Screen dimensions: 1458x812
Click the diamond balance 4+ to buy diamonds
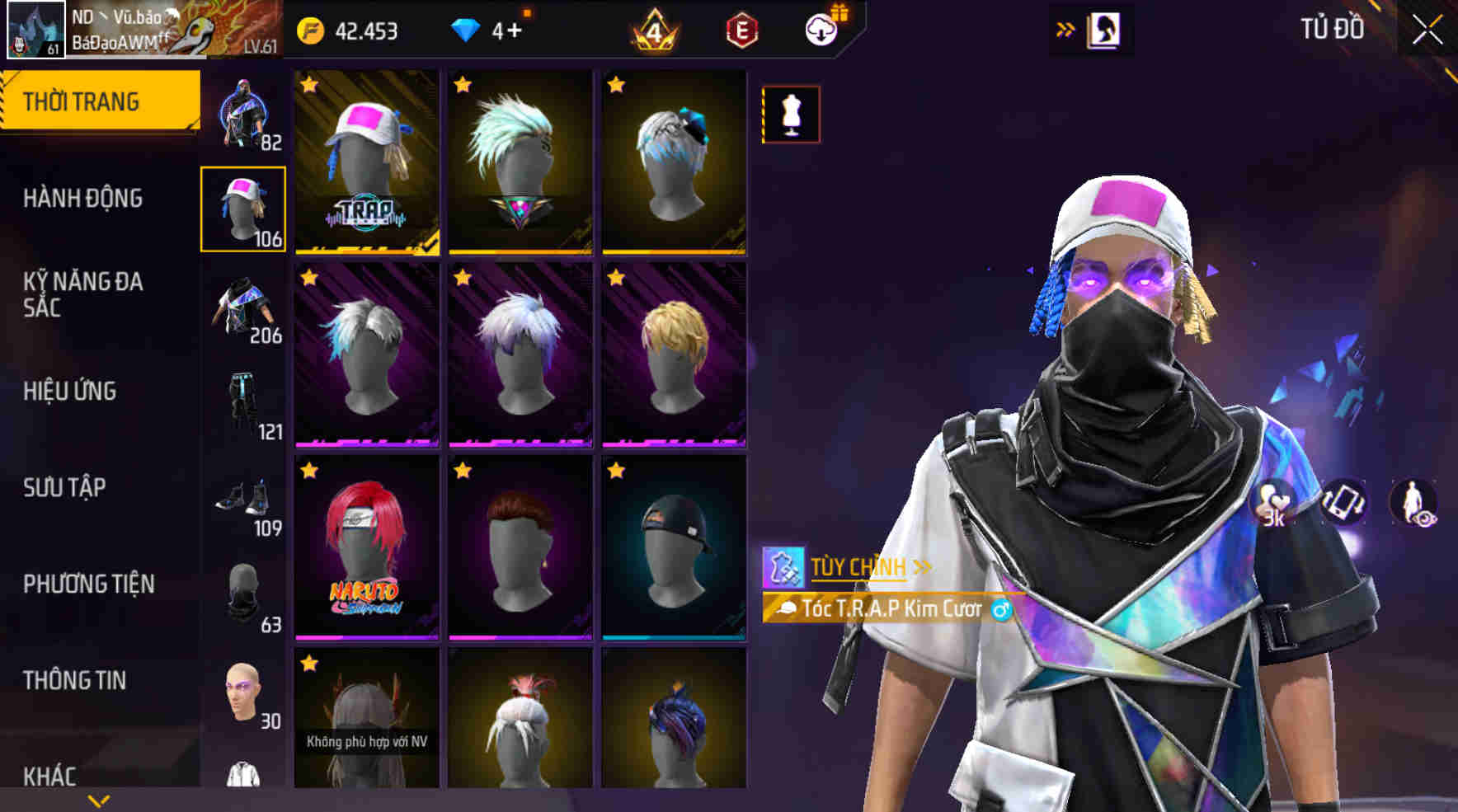tap(496, 30)
